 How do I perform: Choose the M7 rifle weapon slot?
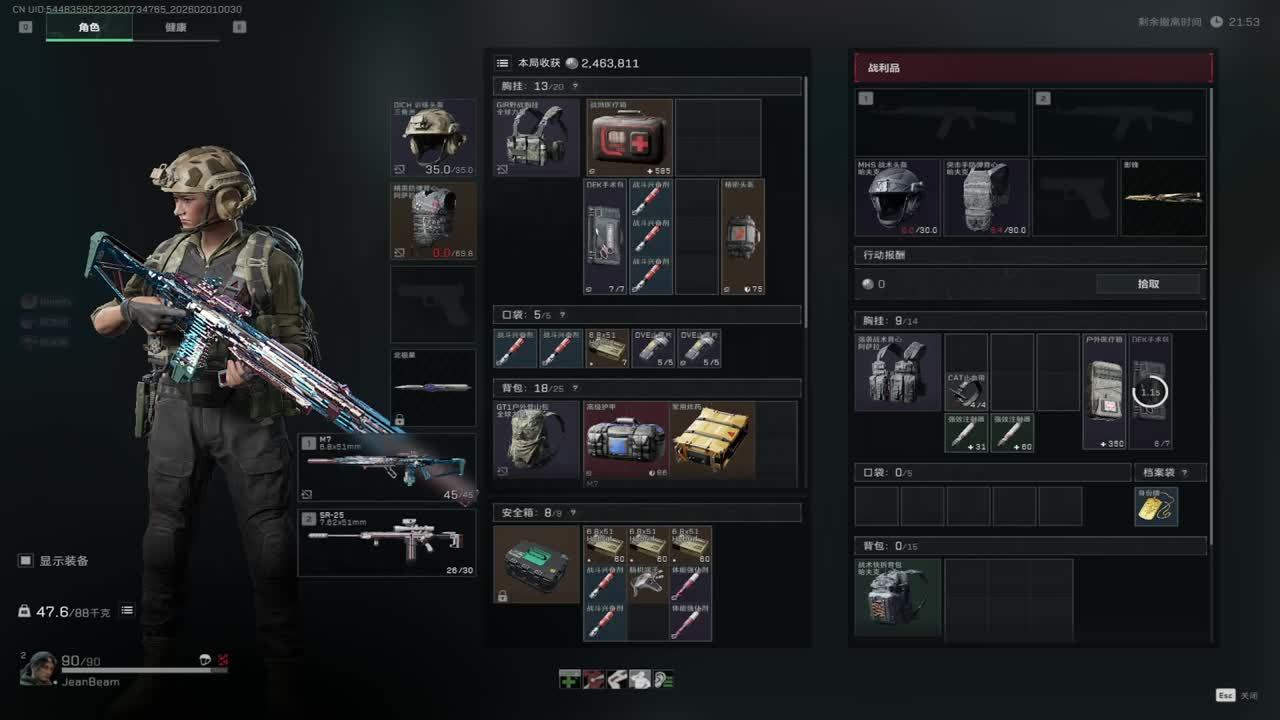[x=386, y=467]
